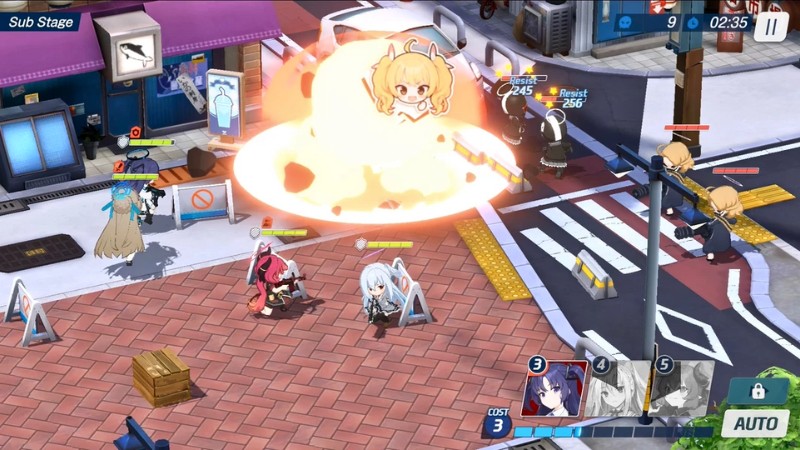Viewport: 800px width, 450px height.
Task: Use the cost 3 purple-haired student skill card
Action: [x=556, y=390]
